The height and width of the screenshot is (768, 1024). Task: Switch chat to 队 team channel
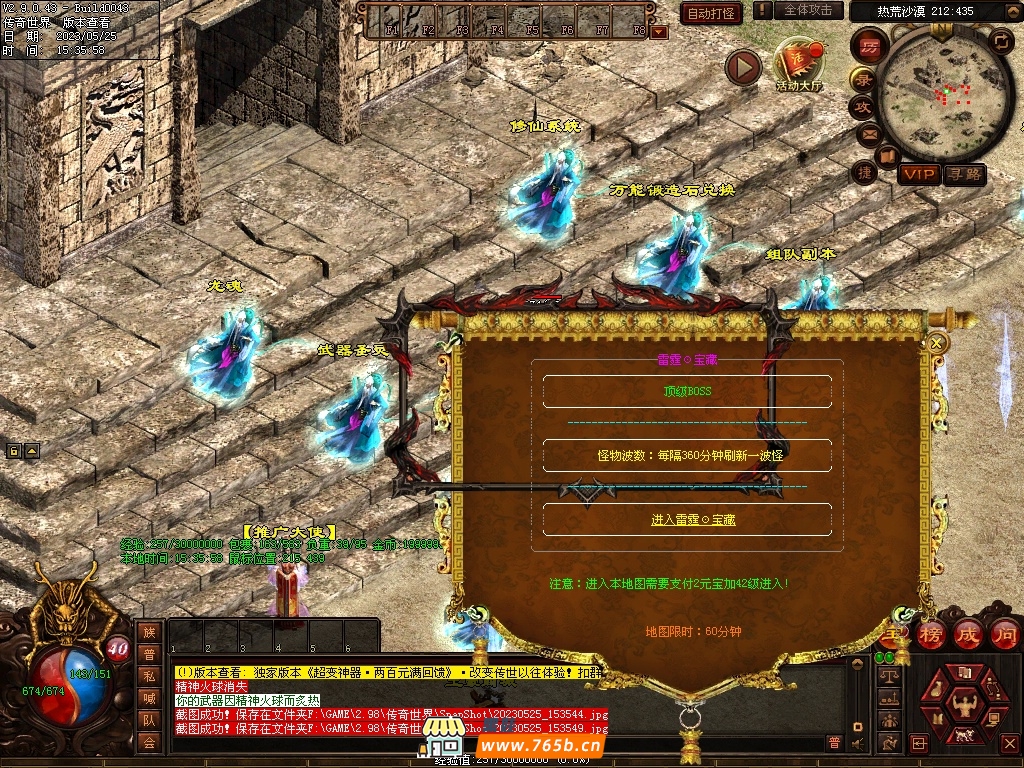coord(148,720)
